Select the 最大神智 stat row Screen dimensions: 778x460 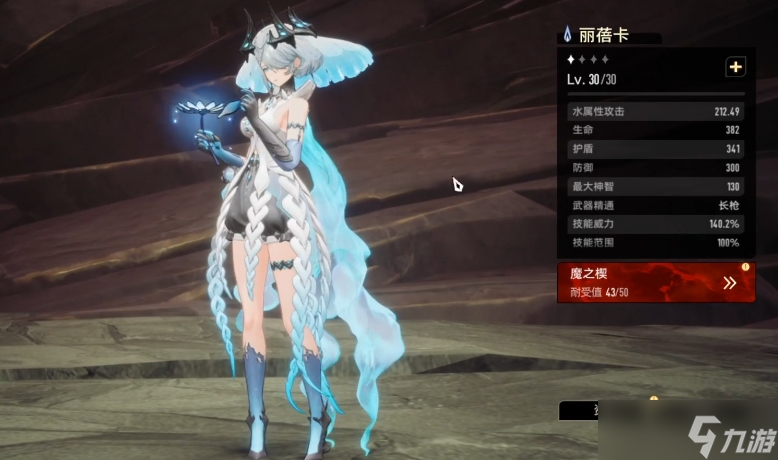(655, 187)
